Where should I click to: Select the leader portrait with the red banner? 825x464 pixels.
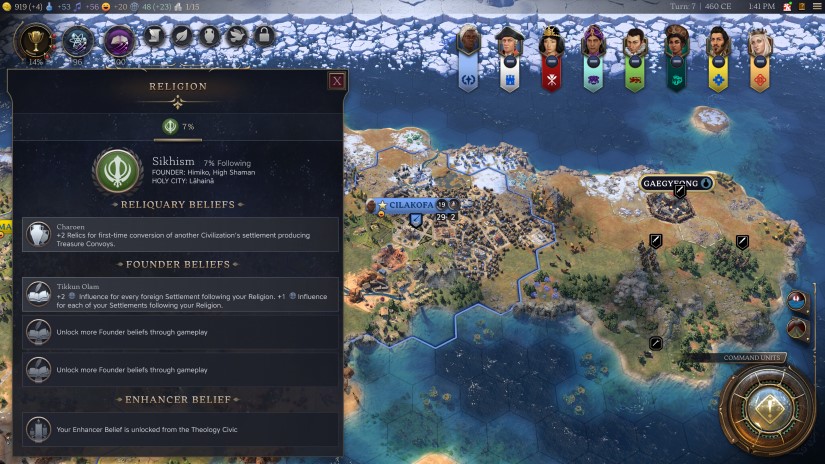[x=550, y=55]
